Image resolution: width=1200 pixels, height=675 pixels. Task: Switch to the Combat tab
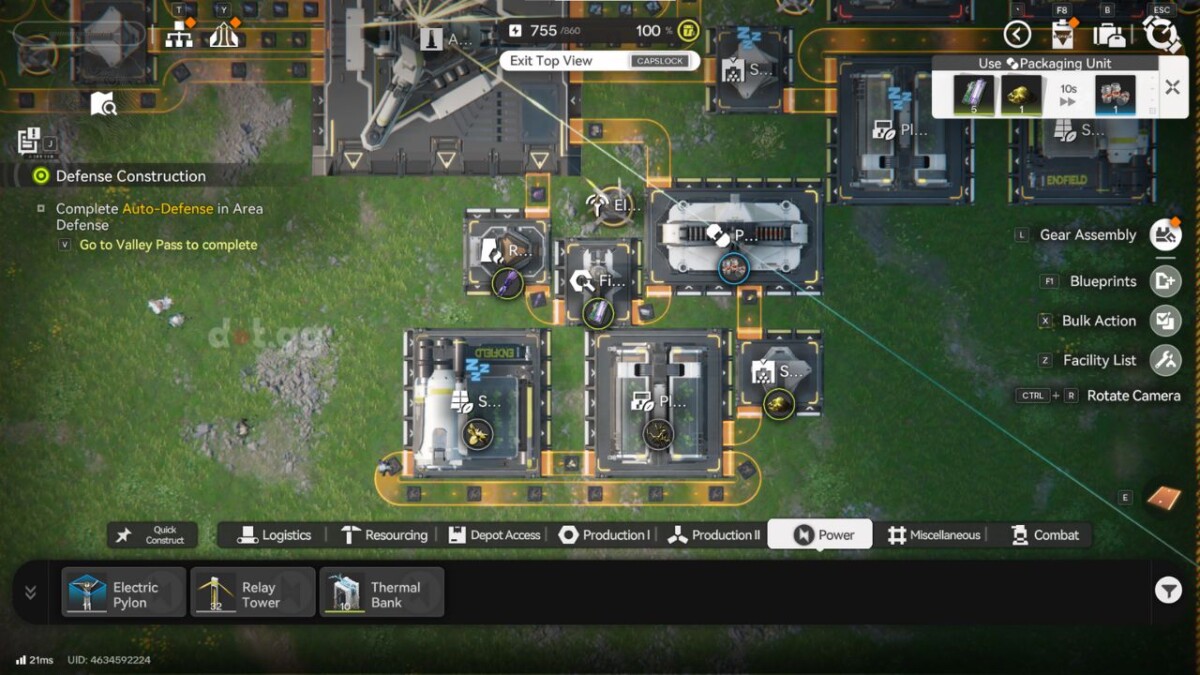click(1045, 535)
